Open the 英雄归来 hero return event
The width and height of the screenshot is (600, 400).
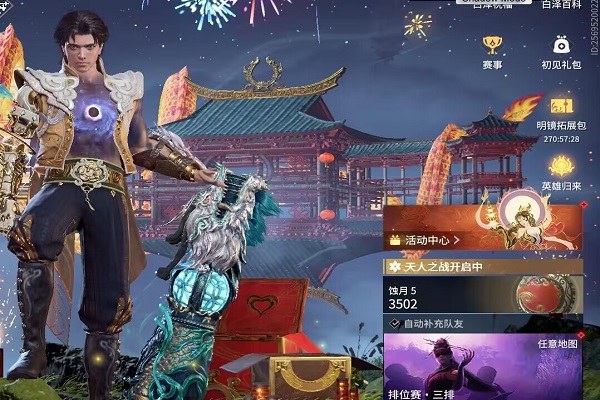click(561, 170)
